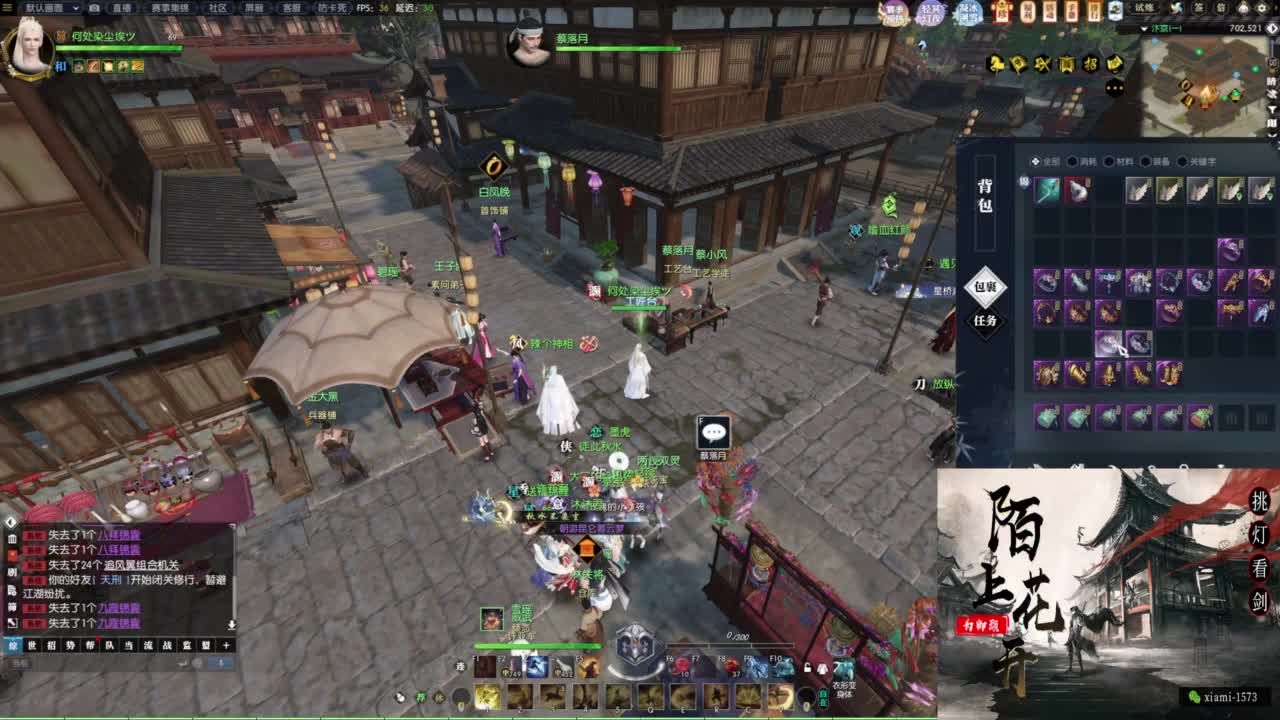Open the settings gear icon at top right
The height and width of the screenshot is (720, 1280).
click(1260, 10)
